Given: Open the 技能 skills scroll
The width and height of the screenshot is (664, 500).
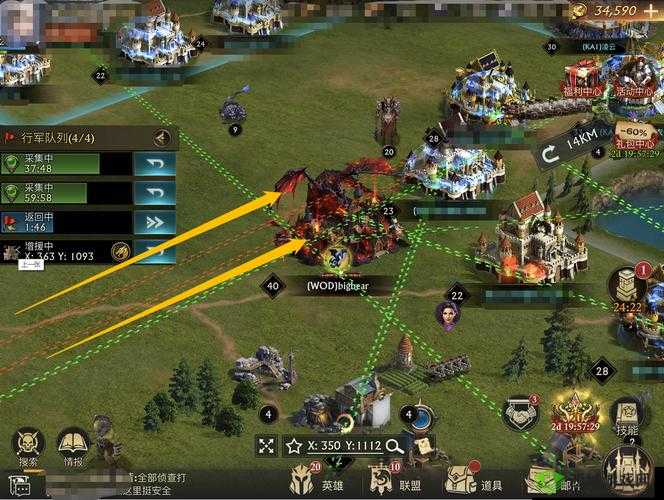Looking at the screenshot, I should (x=628, y=413).
